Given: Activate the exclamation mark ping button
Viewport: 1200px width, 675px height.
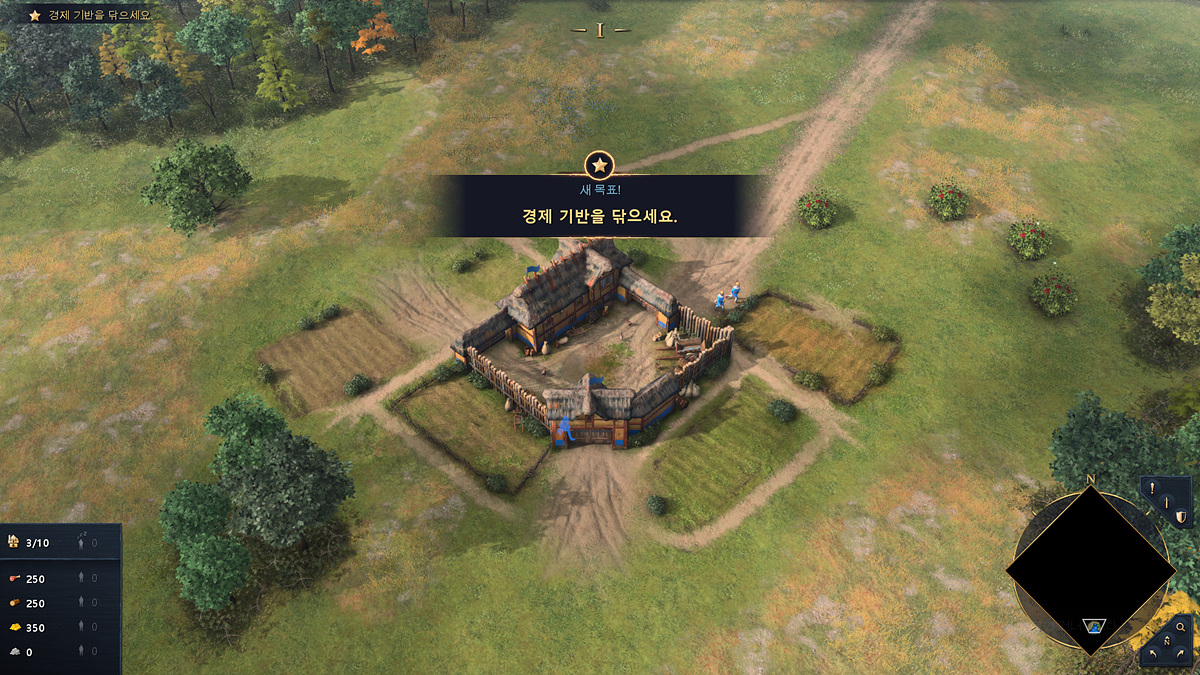Looking at the screenshot, I should click(1152, 490).
